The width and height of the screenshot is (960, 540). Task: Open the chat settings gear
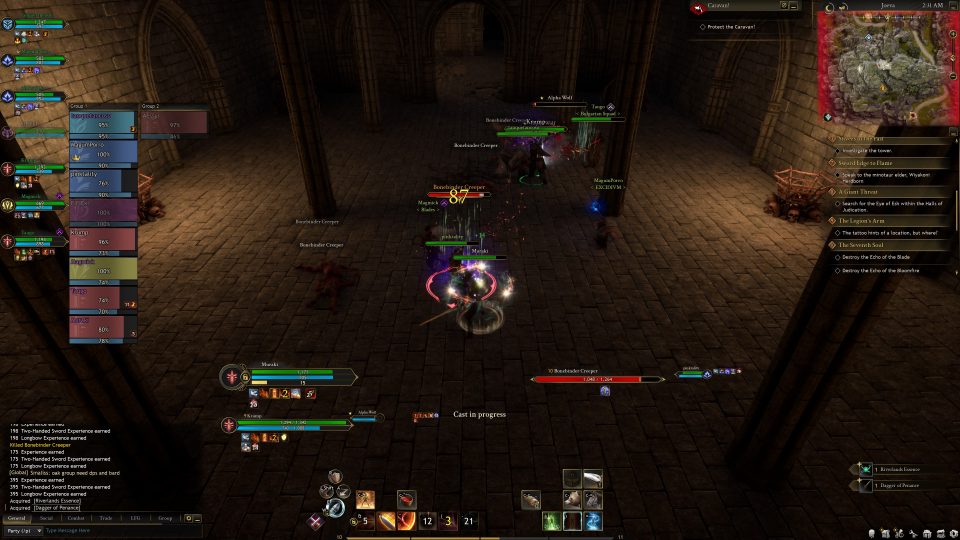click(189, 518)
